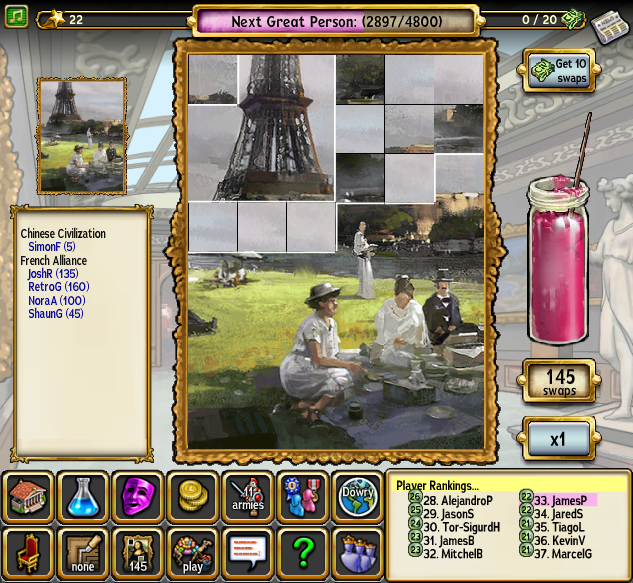Screen dimensions: 633x583
Task: Open the Dowry globe button
Action: coord(356,497)
